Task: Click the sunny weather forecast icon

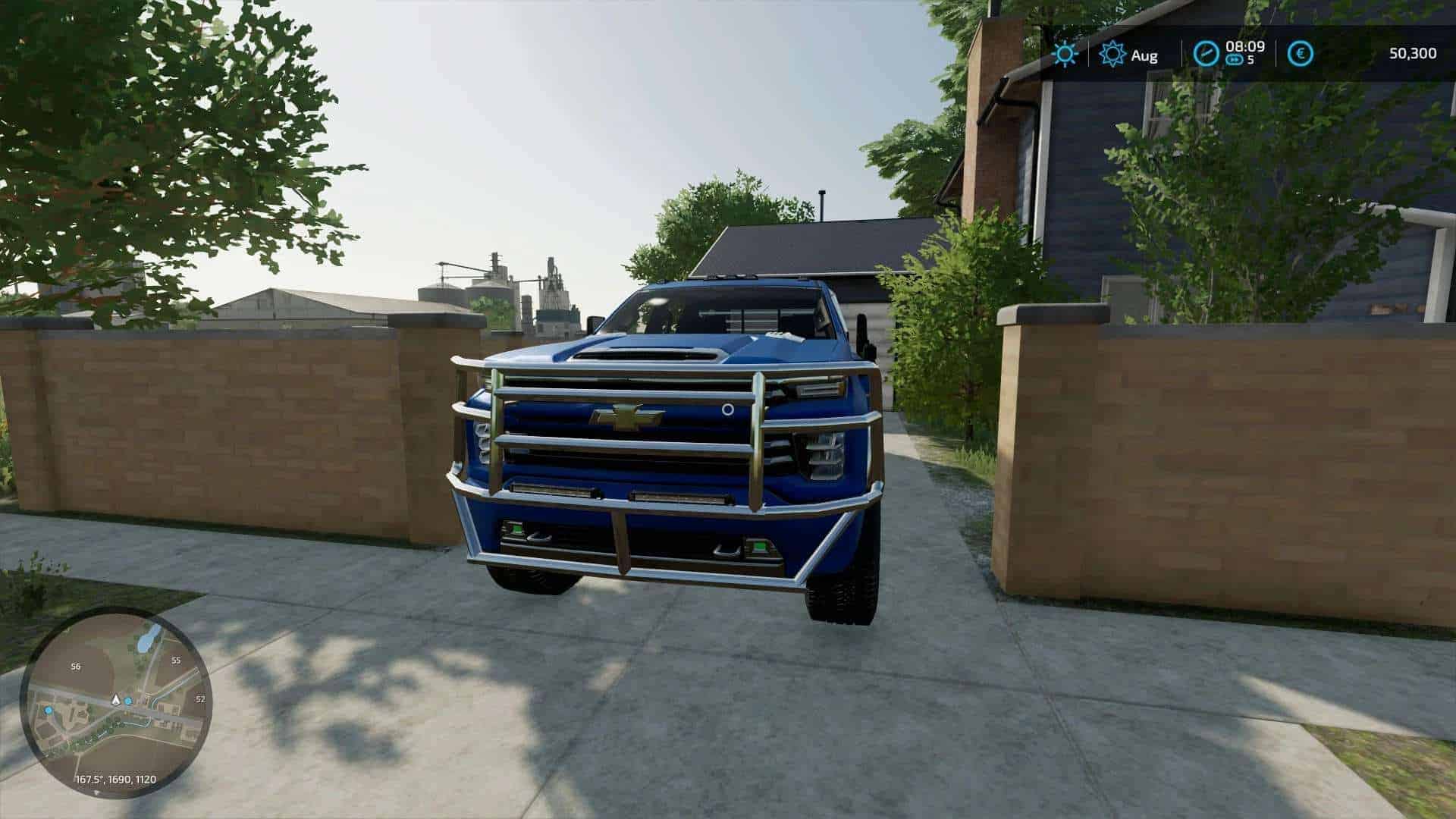Action: click(x=1065, y=54)
